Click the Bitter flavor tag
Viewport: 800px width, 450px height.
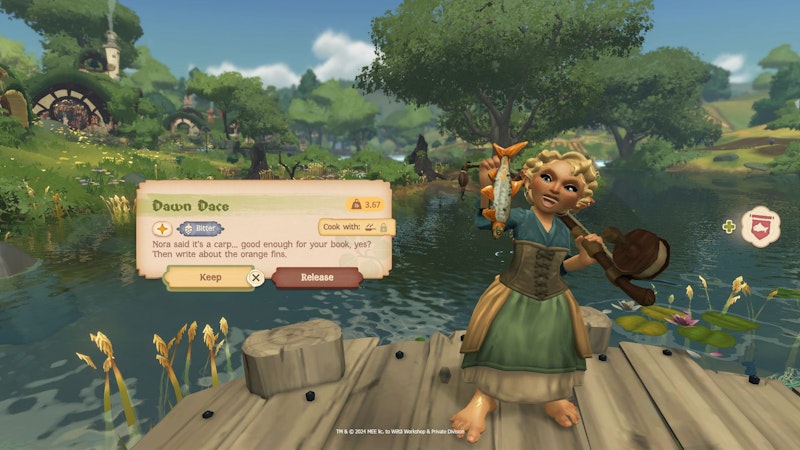click(x=199, y=229)
